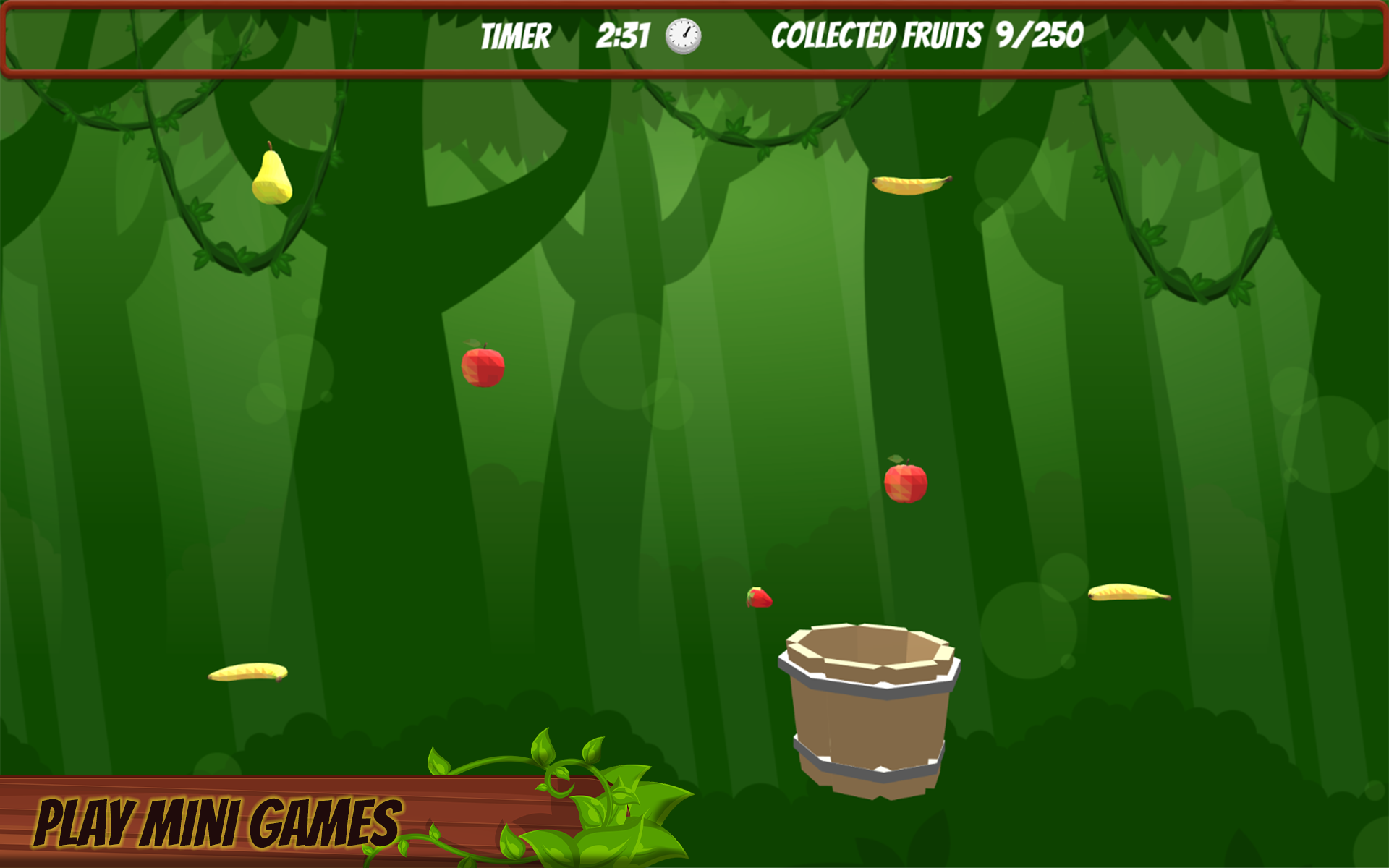Image resolution: width=1389 pixels, height=868 pixels.
Task: Select the falling yellow pear
Action: click(271, 177)
